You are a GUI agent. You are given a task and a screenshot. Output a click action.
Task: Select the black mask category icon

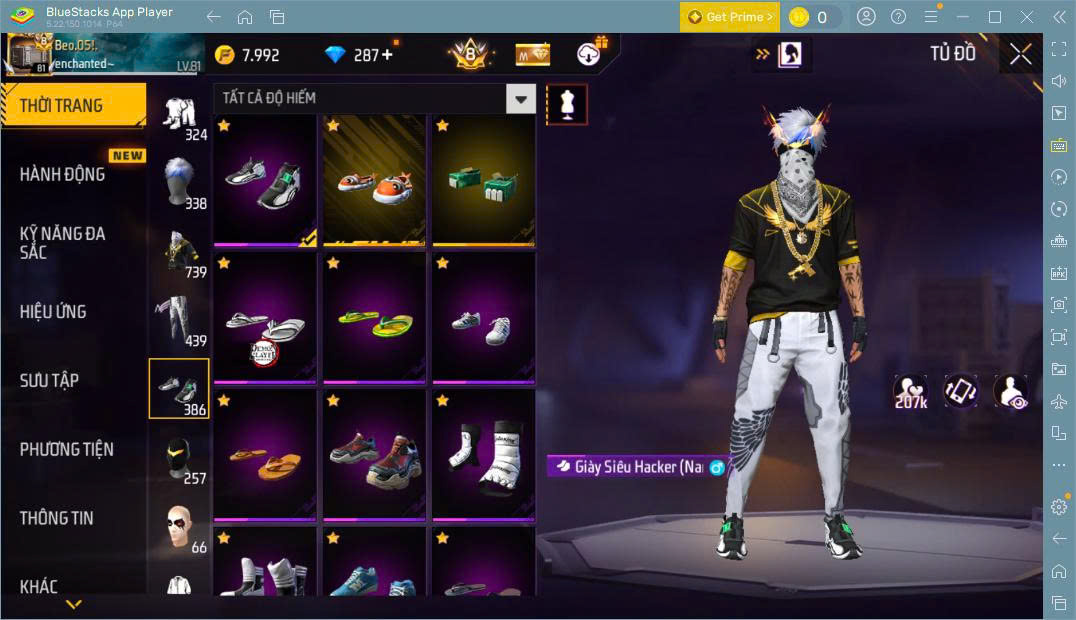pyautogui.click(x=178, y=456)
